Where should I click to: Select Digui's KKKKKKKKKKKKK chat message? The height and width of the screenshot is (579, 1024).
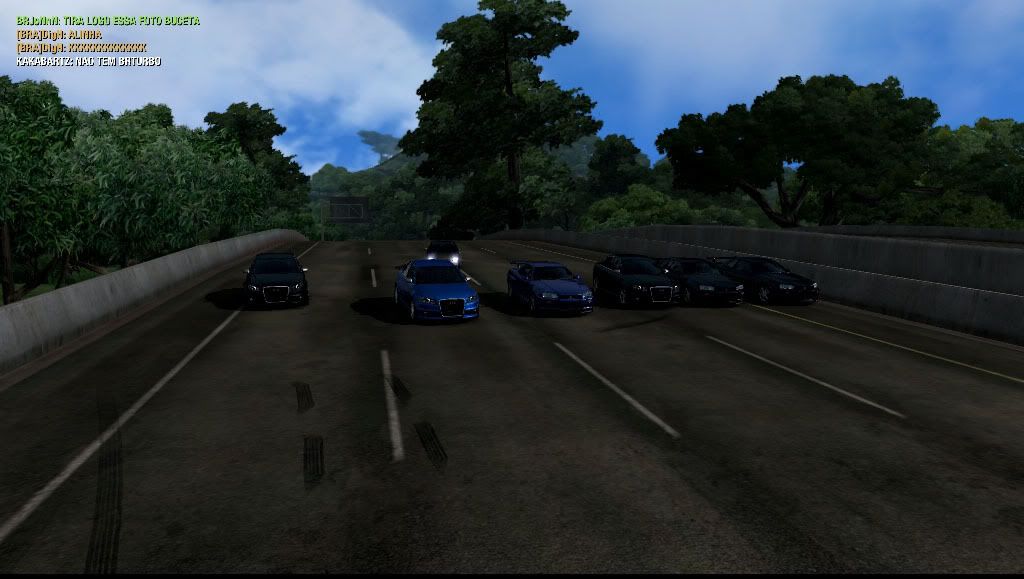click(x=82, y=48)
